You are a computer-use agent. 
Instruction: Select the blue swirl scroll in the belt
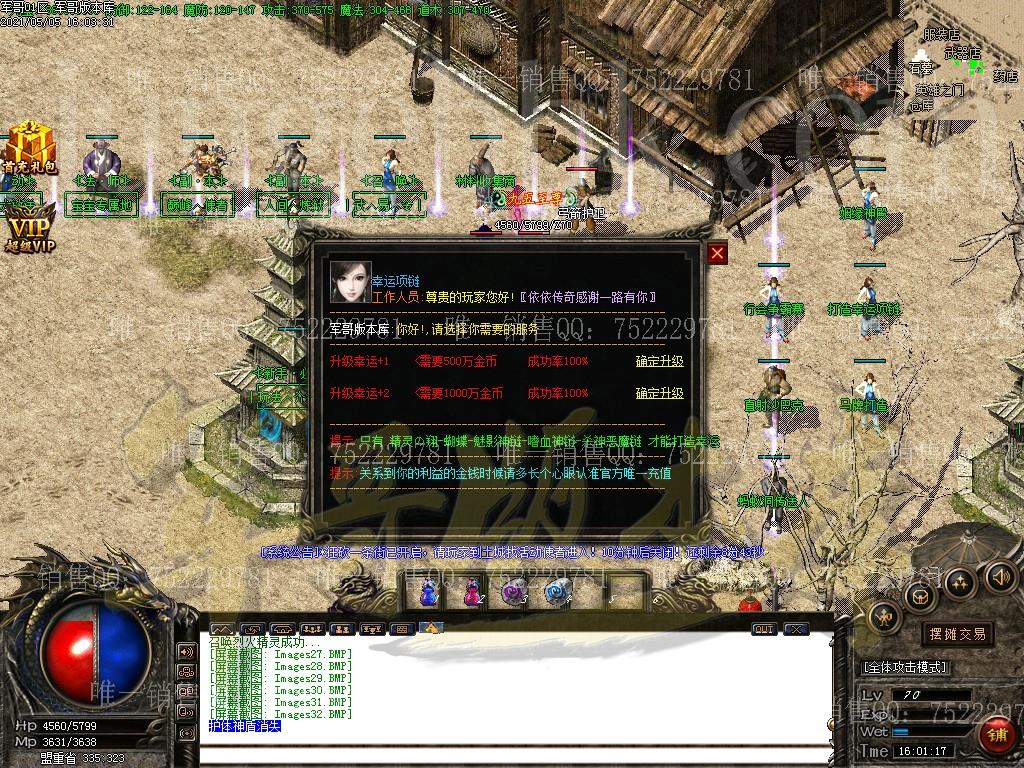(x=557, y=593)
